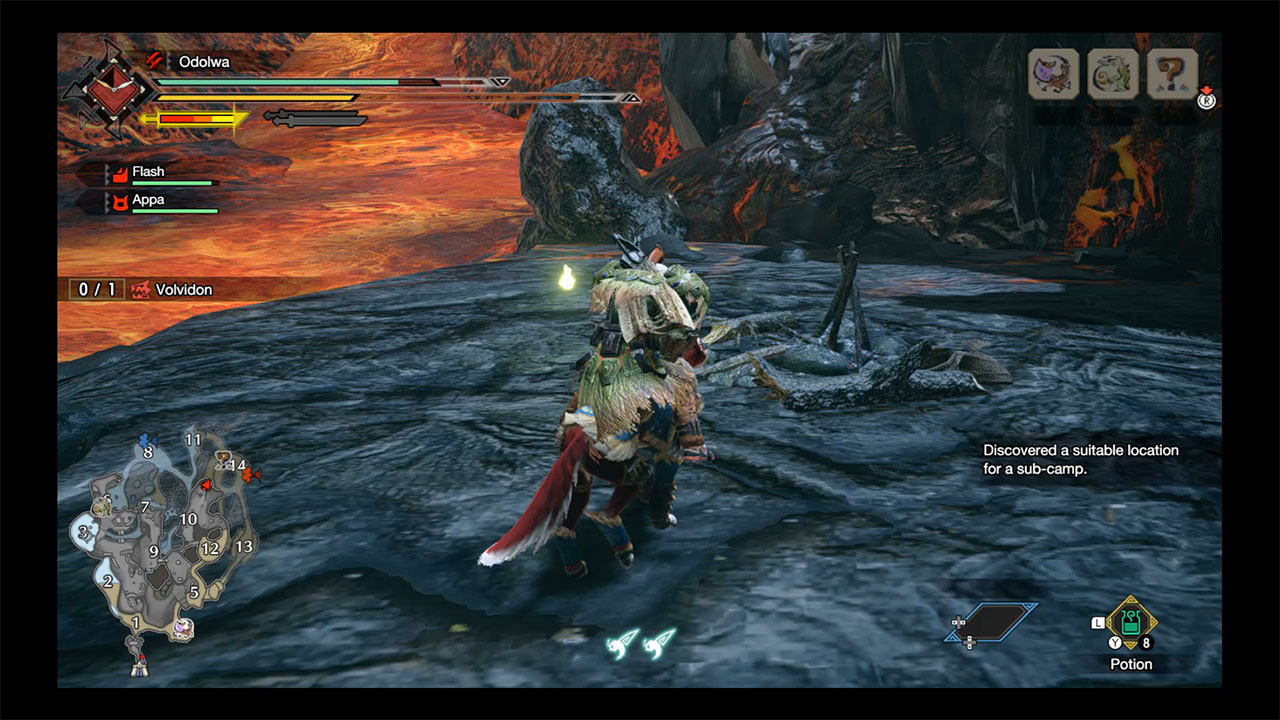Image resolution: width=1280 pixels, height=720 pixels.
Task: Expand the Flash buddy info chevron
Action: point(107,173)
